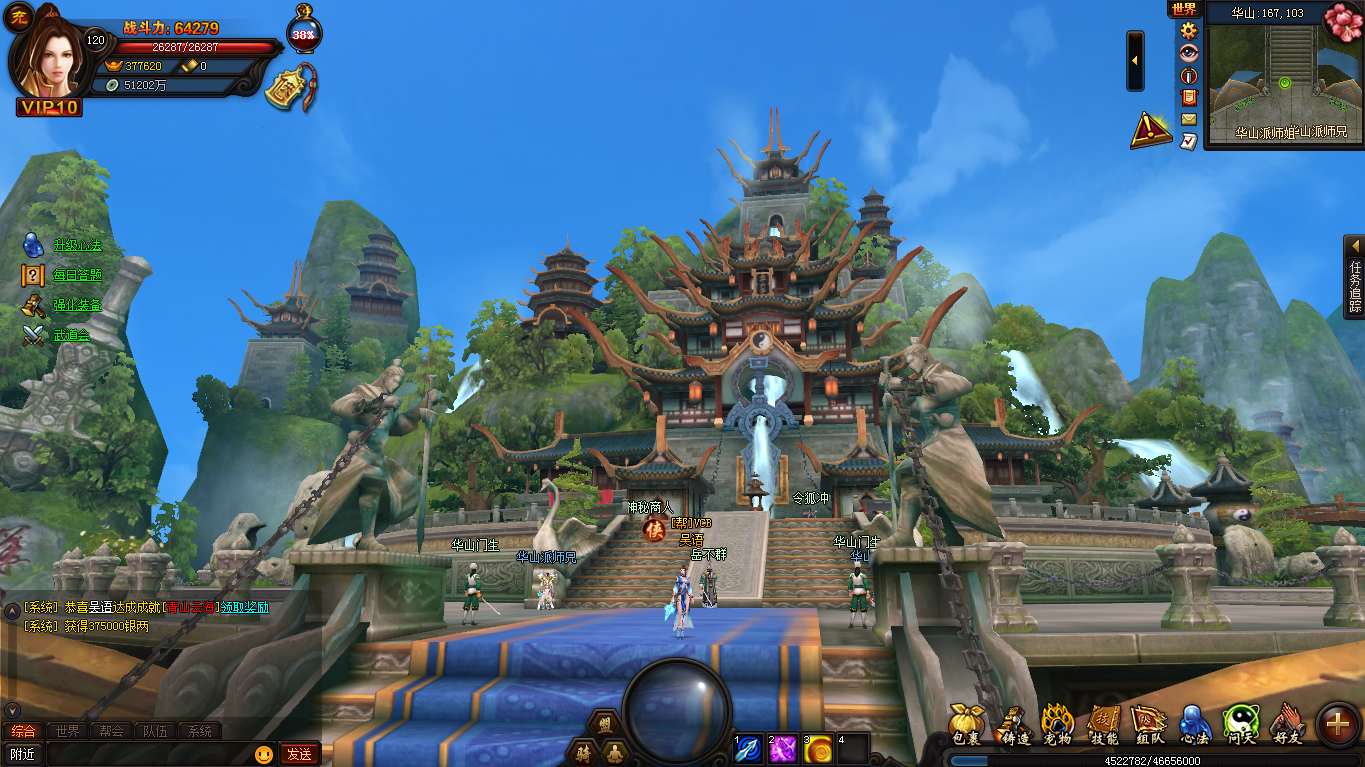Open settings with the gear icon
Viewport: 1365px width, 767px height.
tap(1189, 30)
